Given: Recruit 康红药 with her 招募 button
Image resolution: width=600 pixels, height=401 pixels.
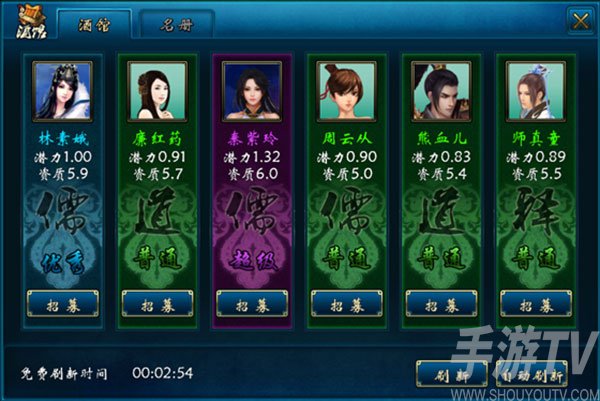Looking at the screenshot, I should [157, 303].
